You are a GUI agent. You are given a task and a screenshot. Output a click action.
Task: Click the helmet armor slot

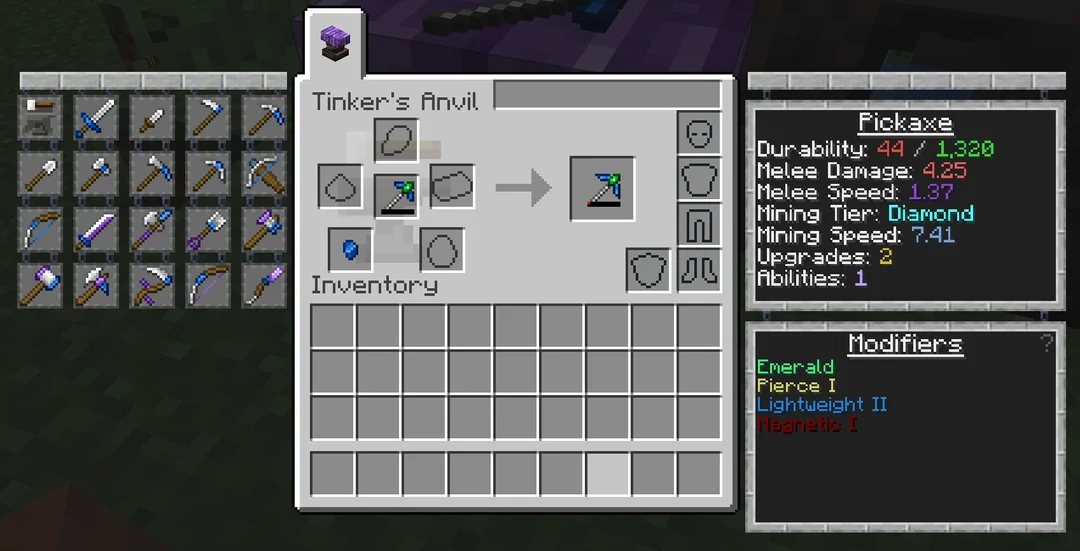click(x=699, y=132)
